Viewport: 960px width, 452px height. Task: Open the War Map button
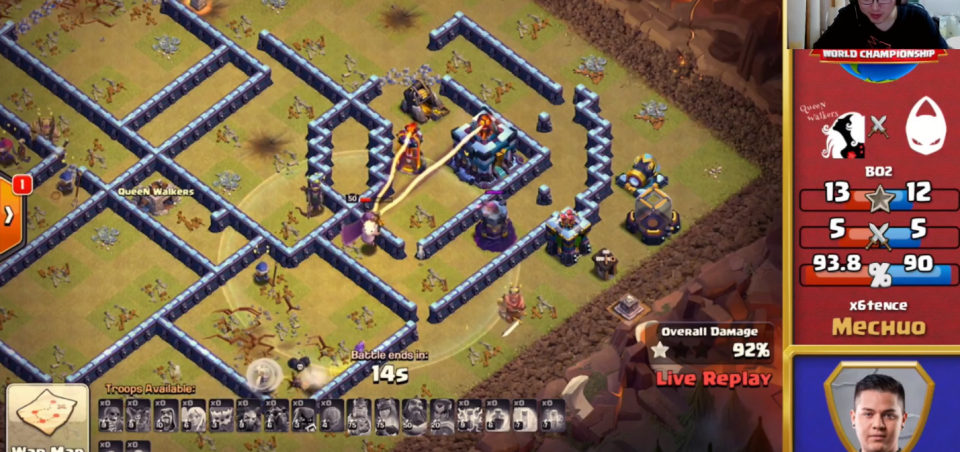47,419
